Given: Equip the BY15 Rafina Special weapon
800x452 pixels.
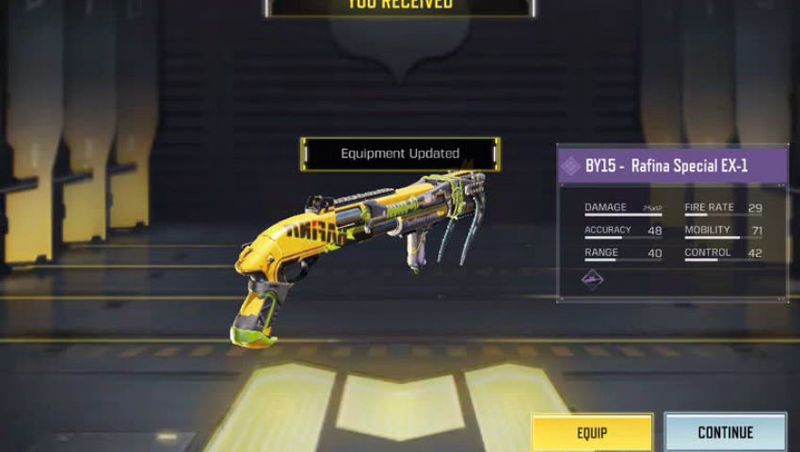Looking at the screenshot, I should 591,432.
